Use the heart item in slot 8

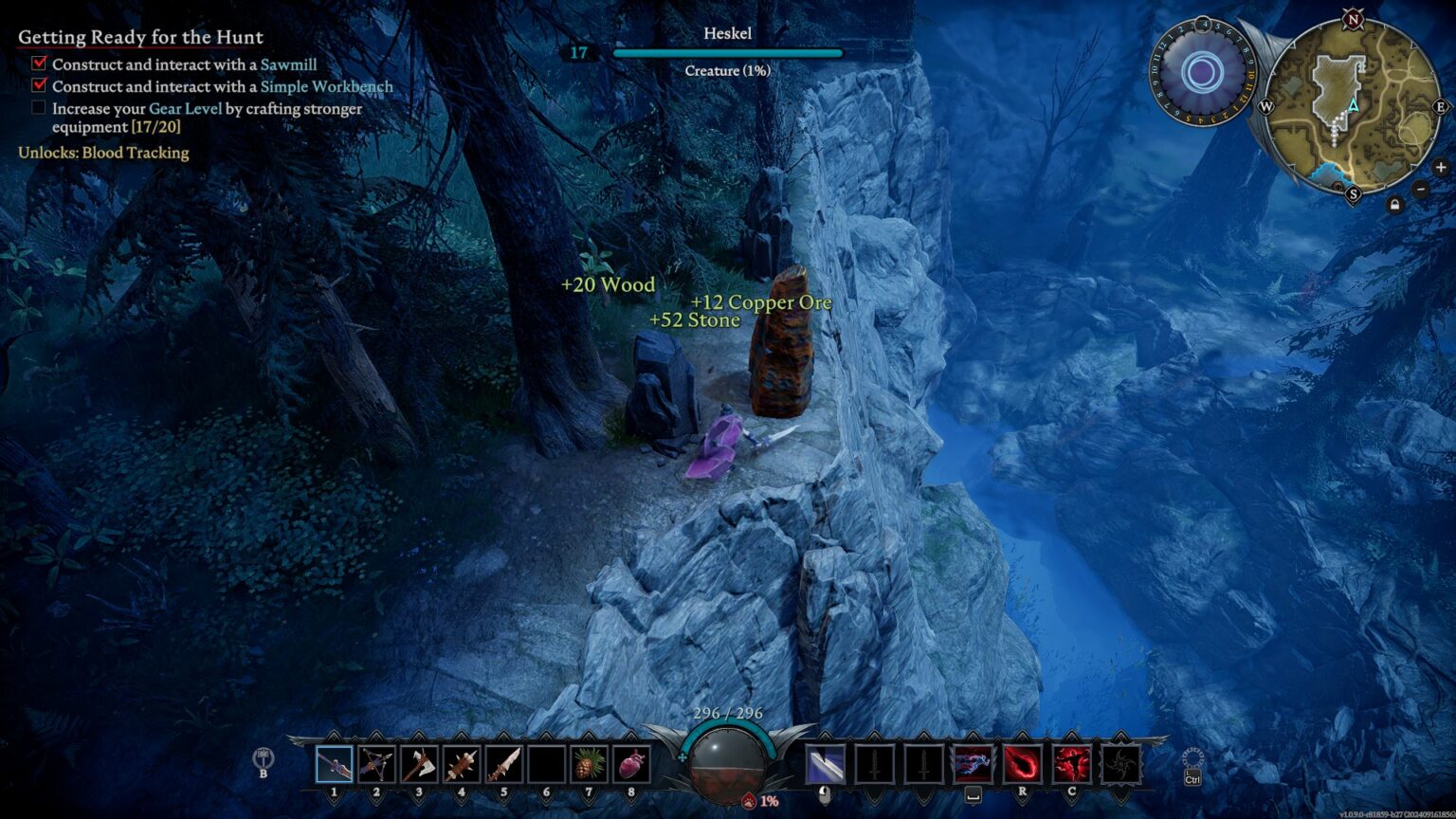(x=630, y=764)
